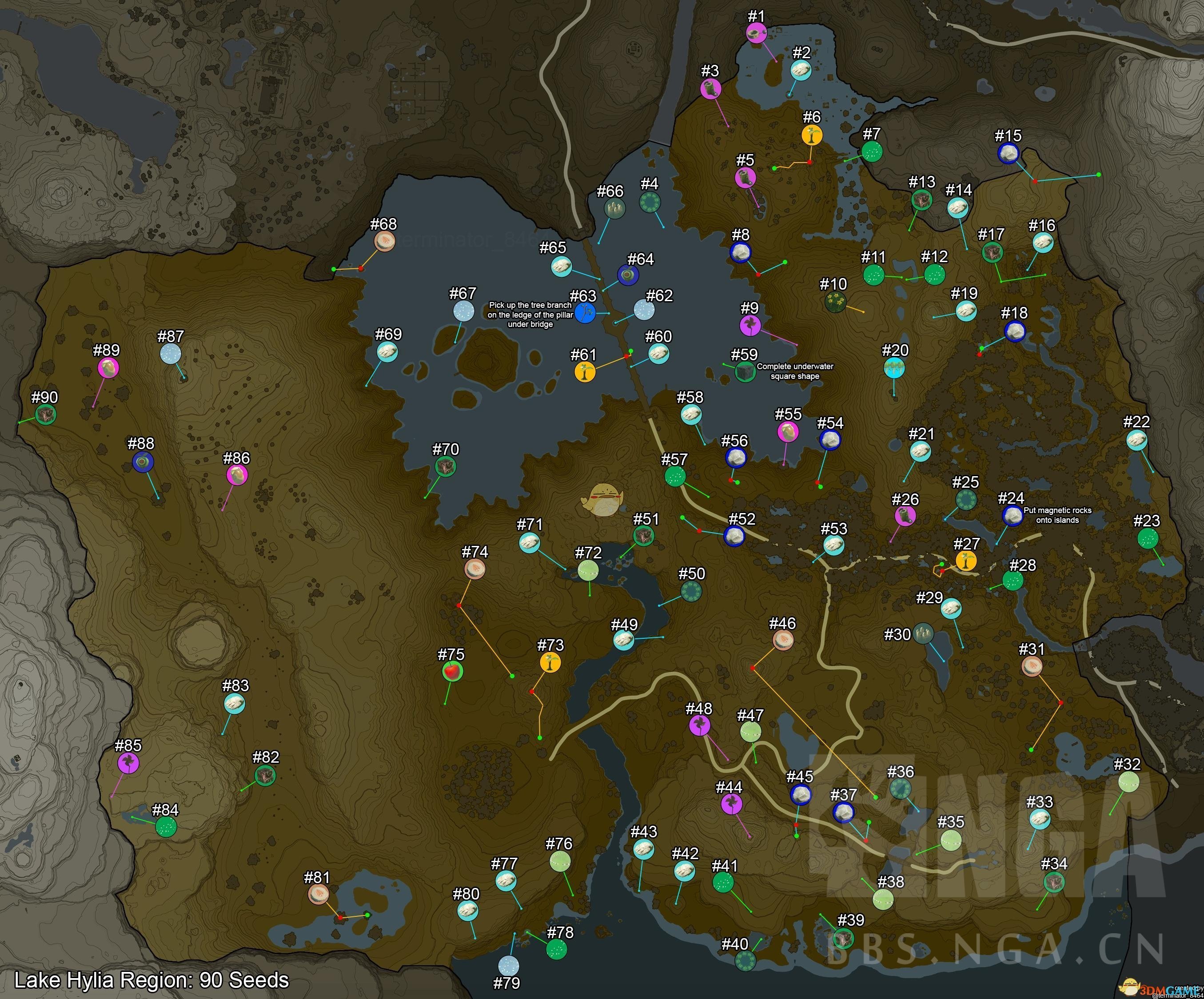
Task: Select the pale blue marker #87
Action: (x=170, y=354)
